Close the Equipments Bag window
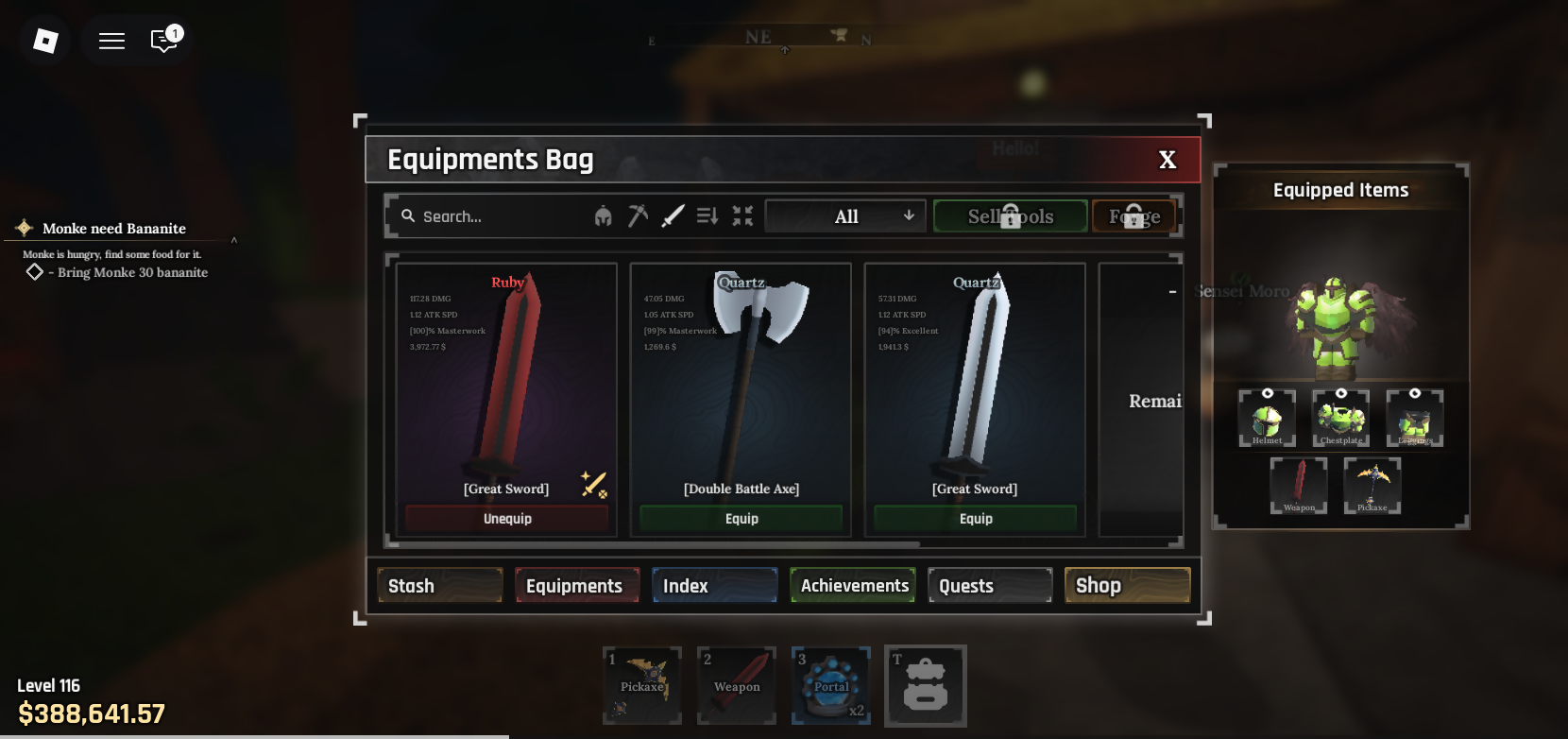This screenshot has width=1568, height=739. 1167,160
